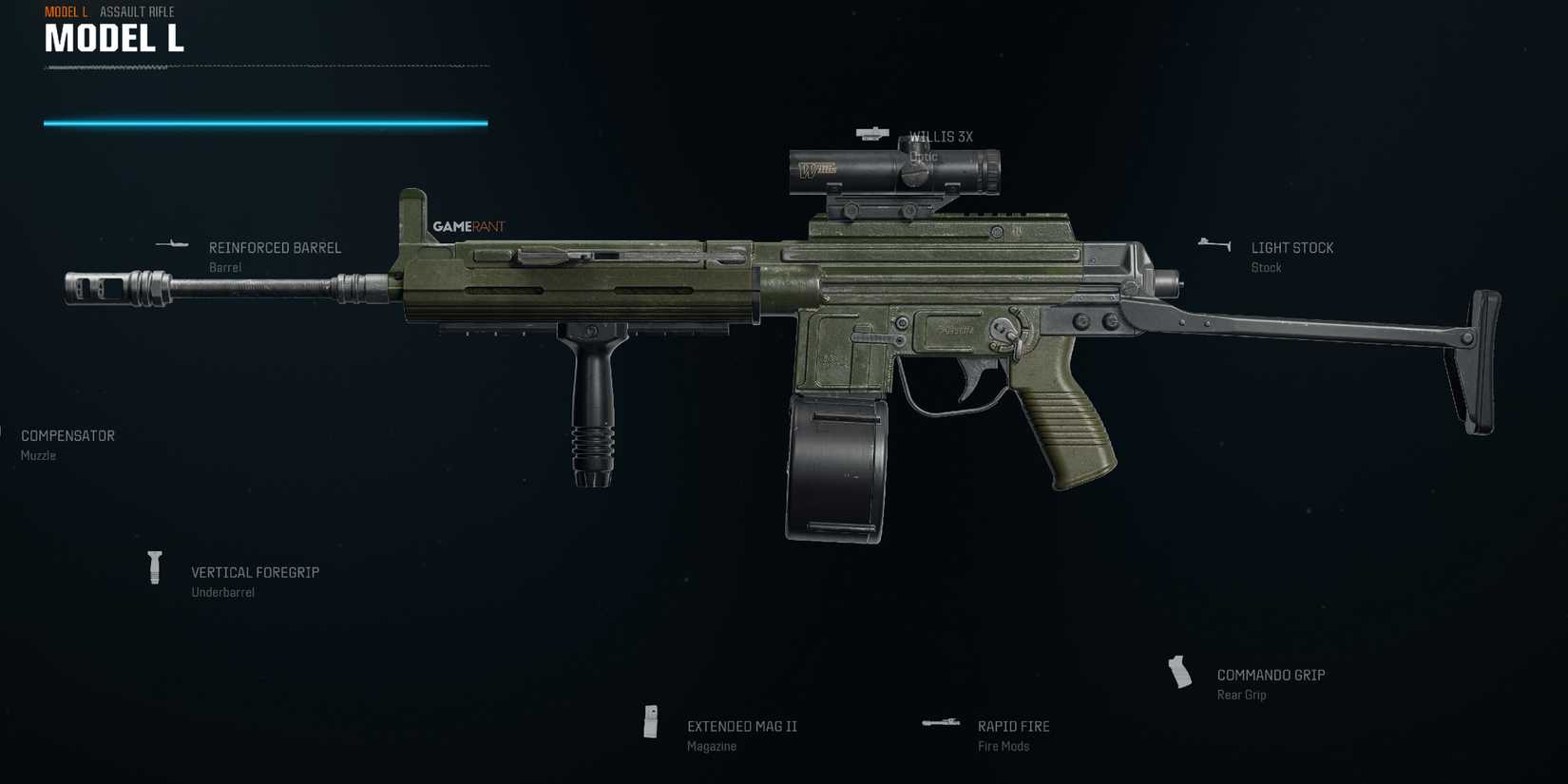1568x784 pixels.
Task: Select the Rapid Fire fire mods icon
Action: [941, 721]
